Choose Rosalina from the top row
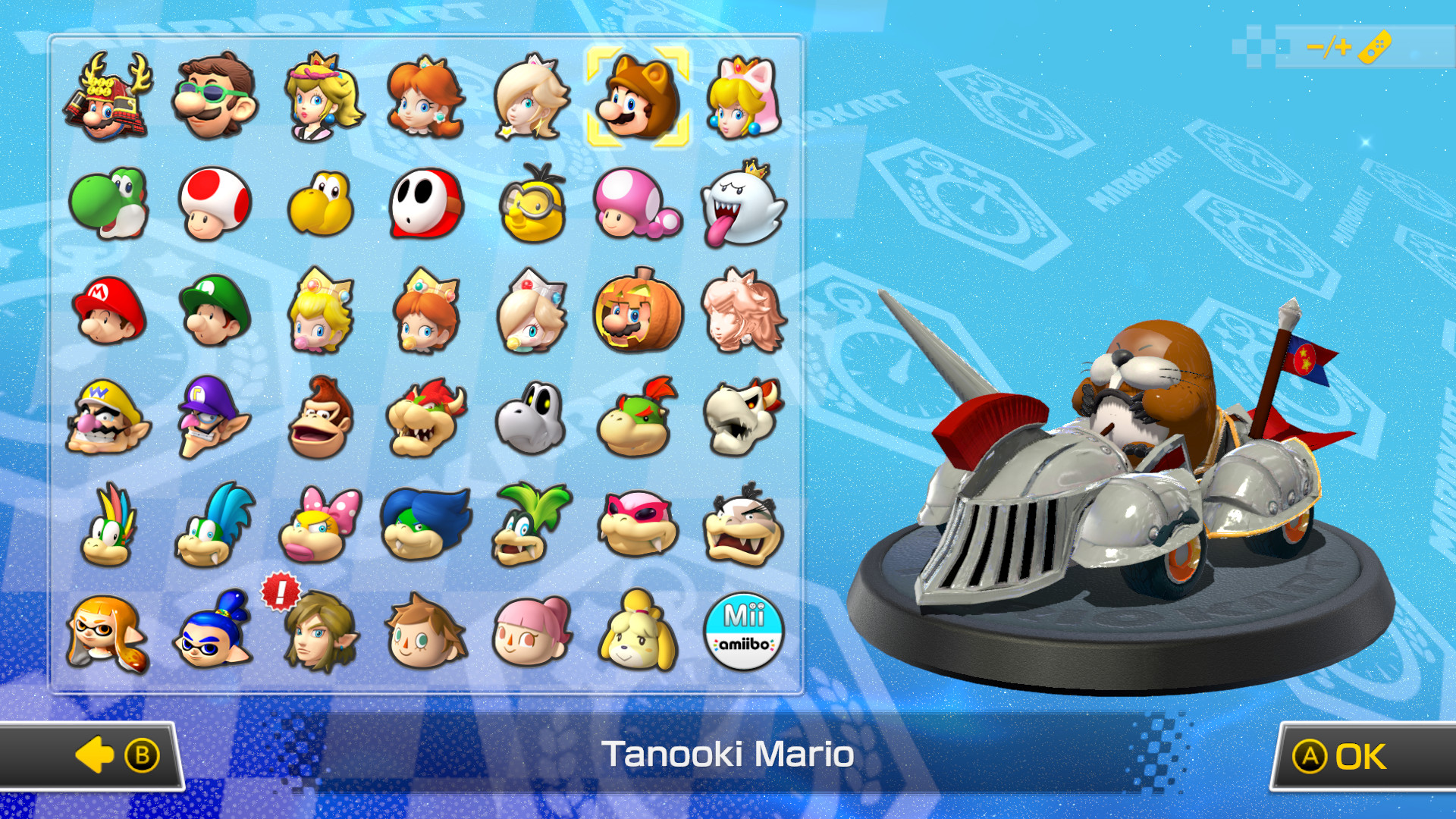This screenshot has width=1456, height=819. click(x=533, y=99)
